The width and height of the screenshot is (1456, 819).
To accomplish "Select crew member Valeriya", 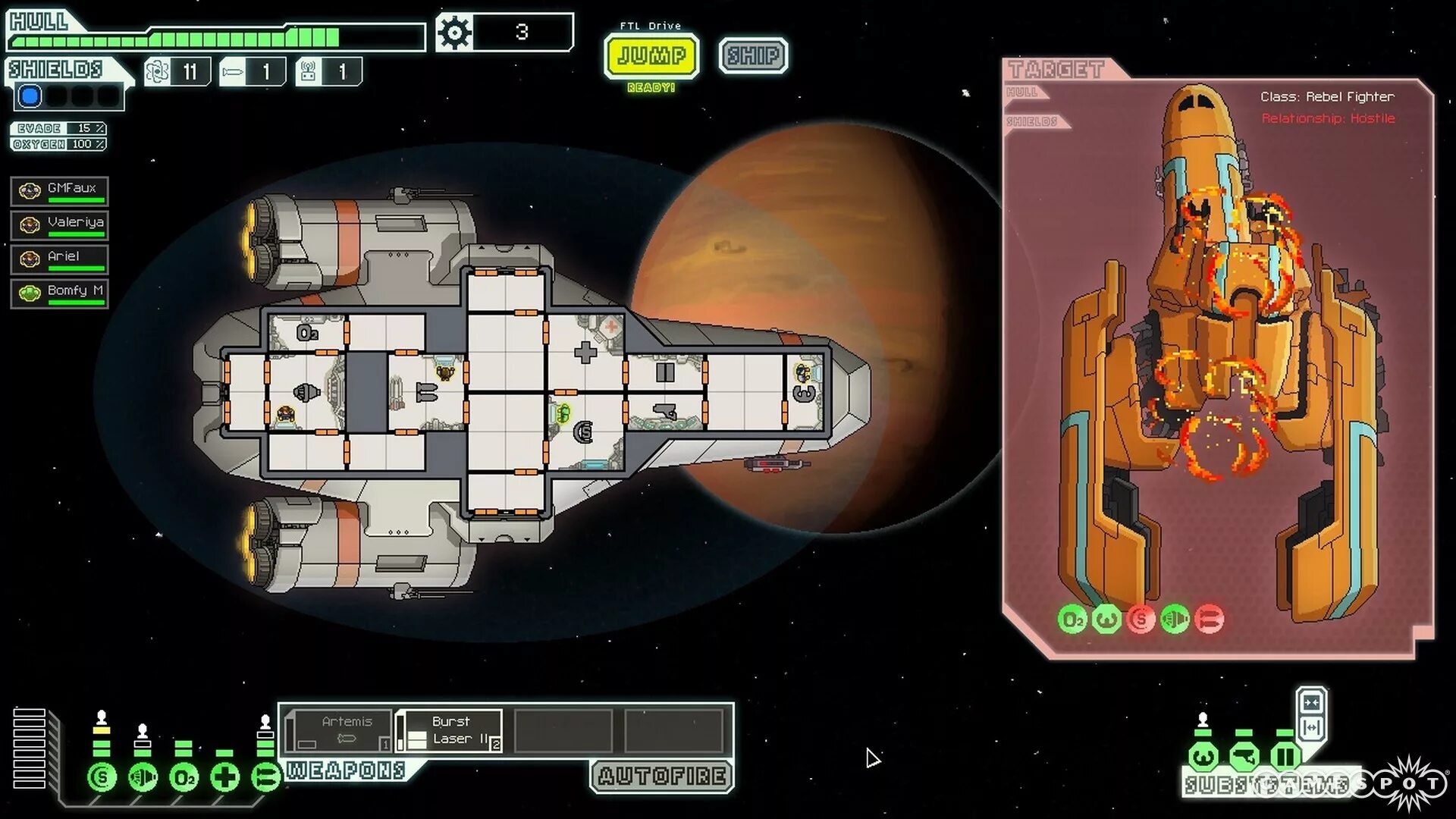I will (60, 225).
